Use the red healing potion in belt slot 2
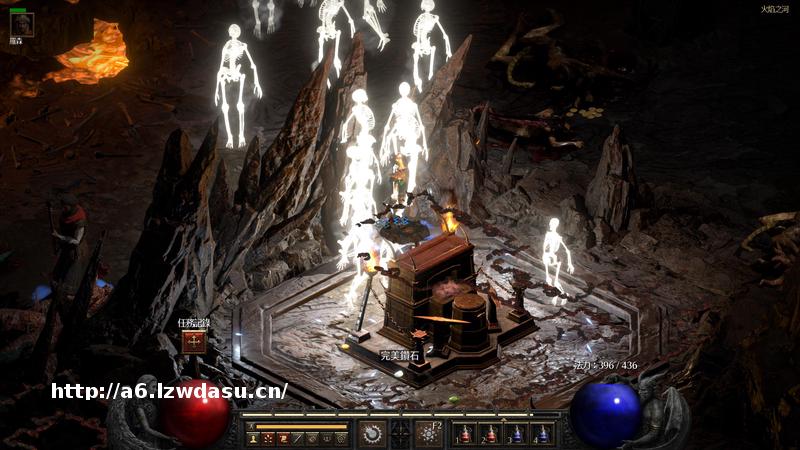 pyautogui.click(x=490, y=434)
